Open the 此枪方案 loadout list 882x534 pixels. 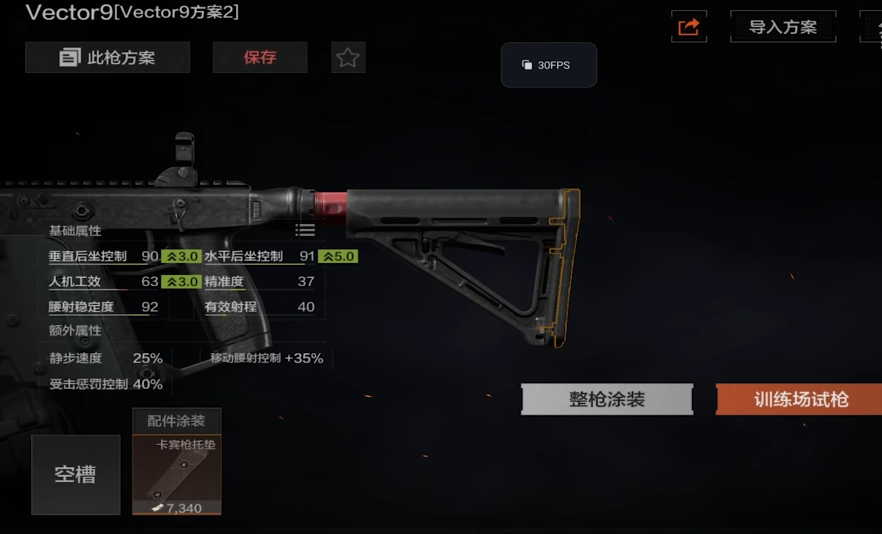point(108,58)
